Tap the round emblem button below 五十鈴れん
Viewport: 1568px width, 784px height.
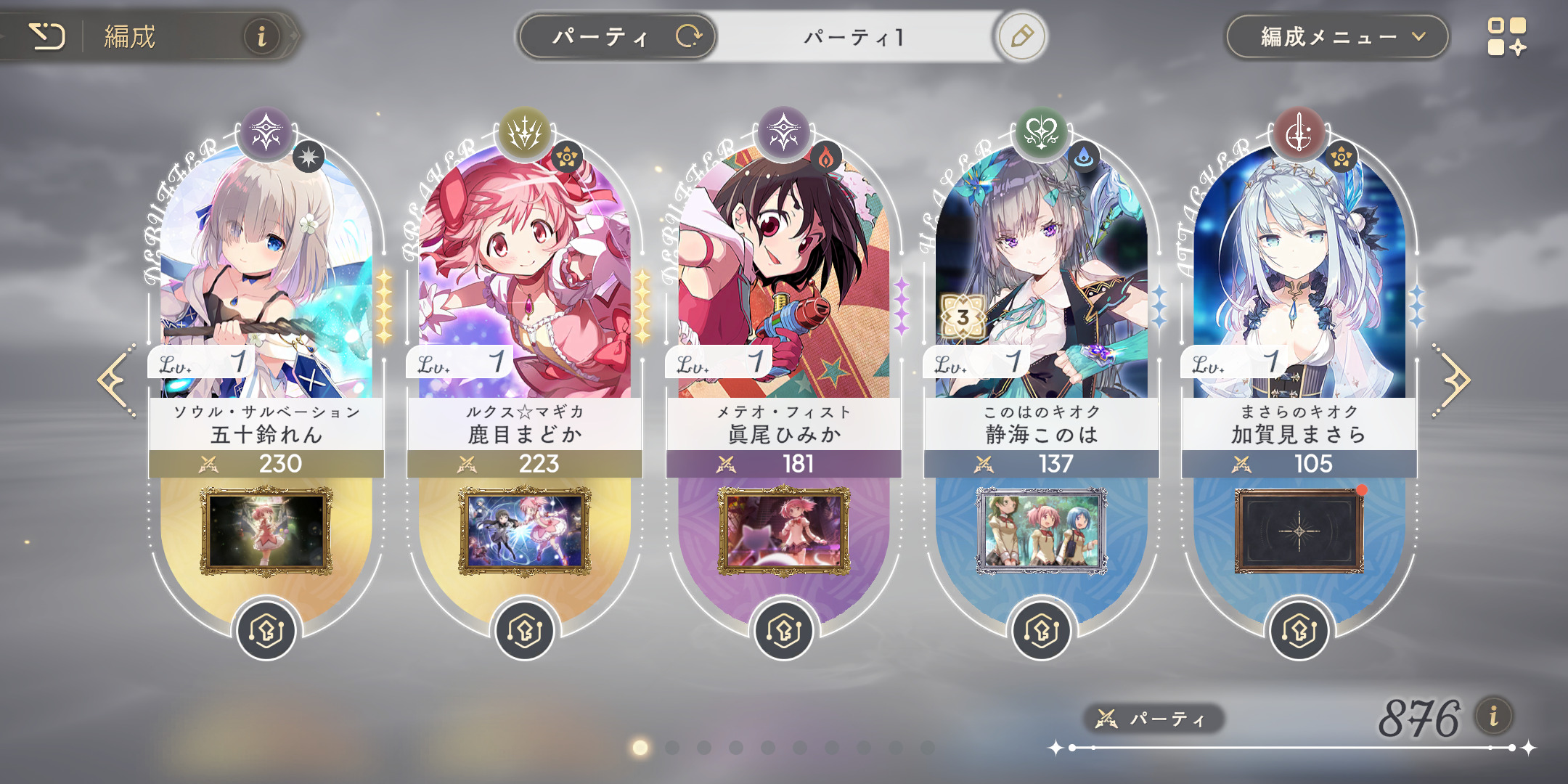coord(266,630)
